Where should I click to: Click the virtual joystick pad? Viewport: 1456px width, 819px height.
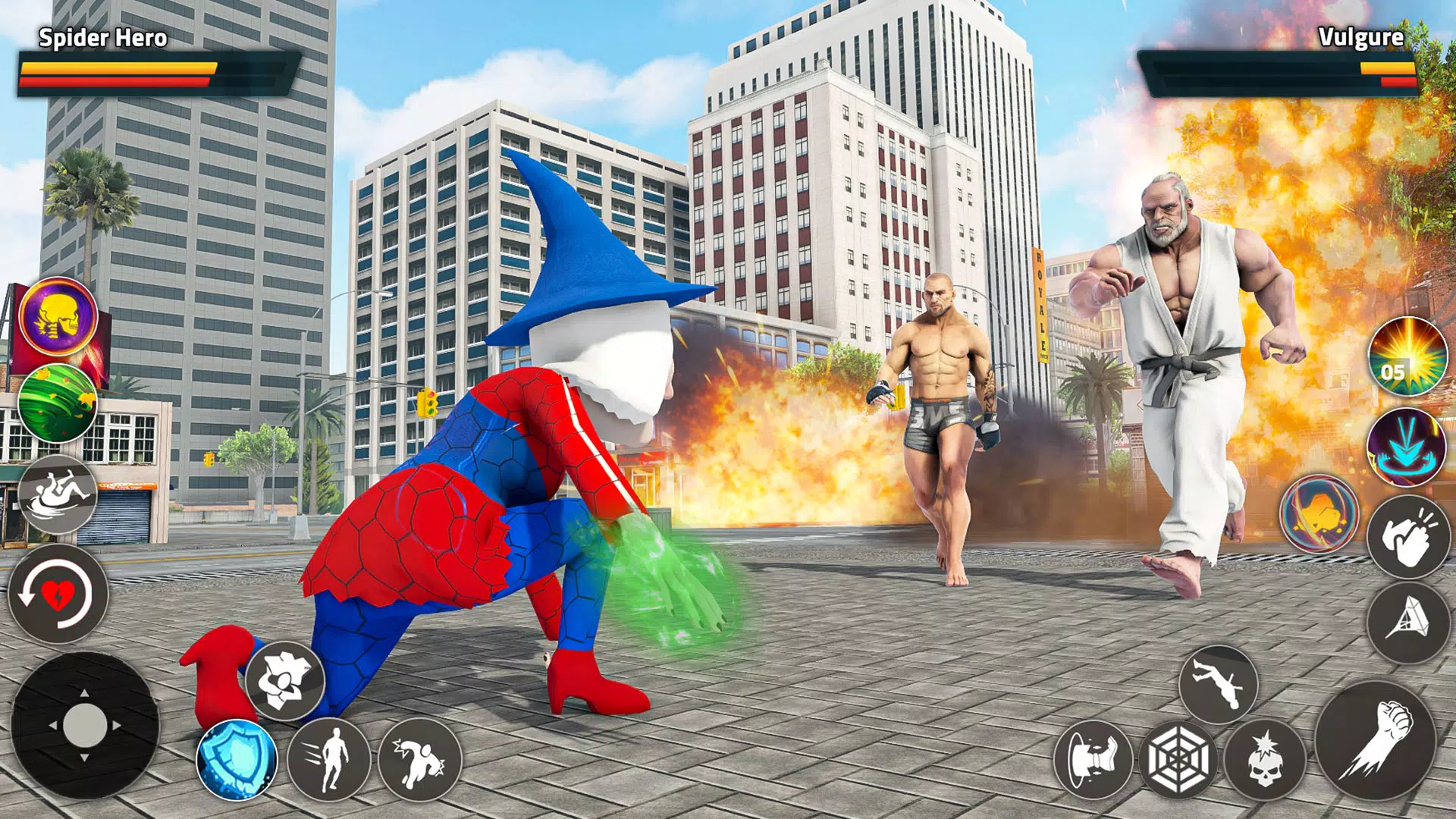point(84,725)
